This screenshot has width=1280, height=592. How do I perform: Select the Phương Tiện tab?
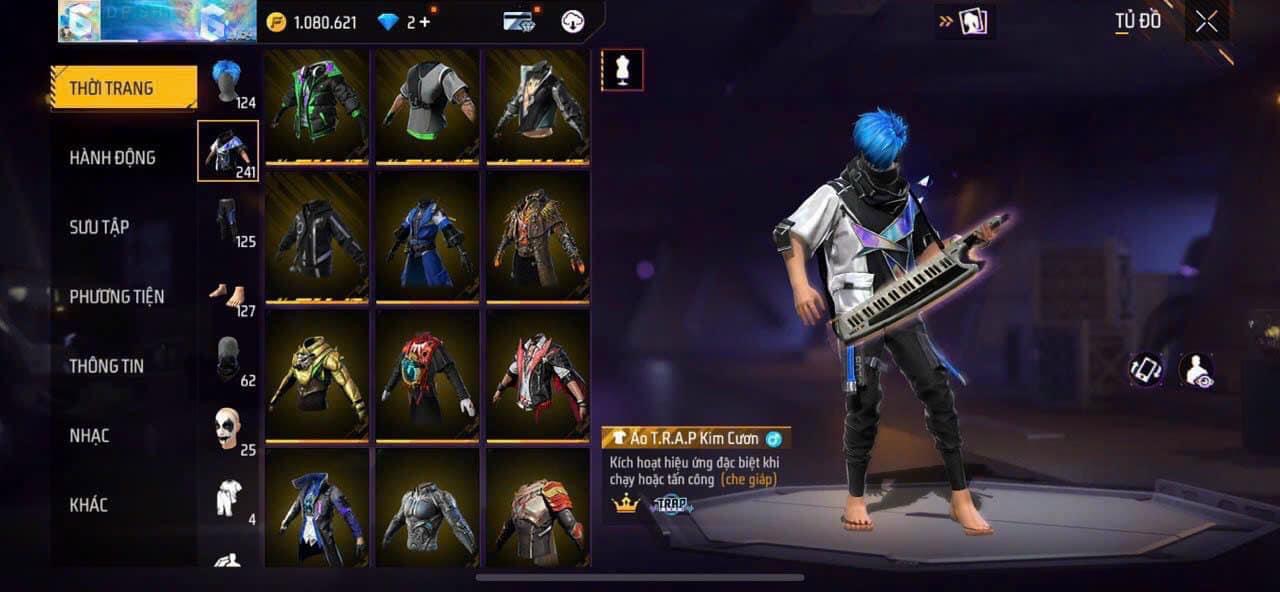(116, 296)
